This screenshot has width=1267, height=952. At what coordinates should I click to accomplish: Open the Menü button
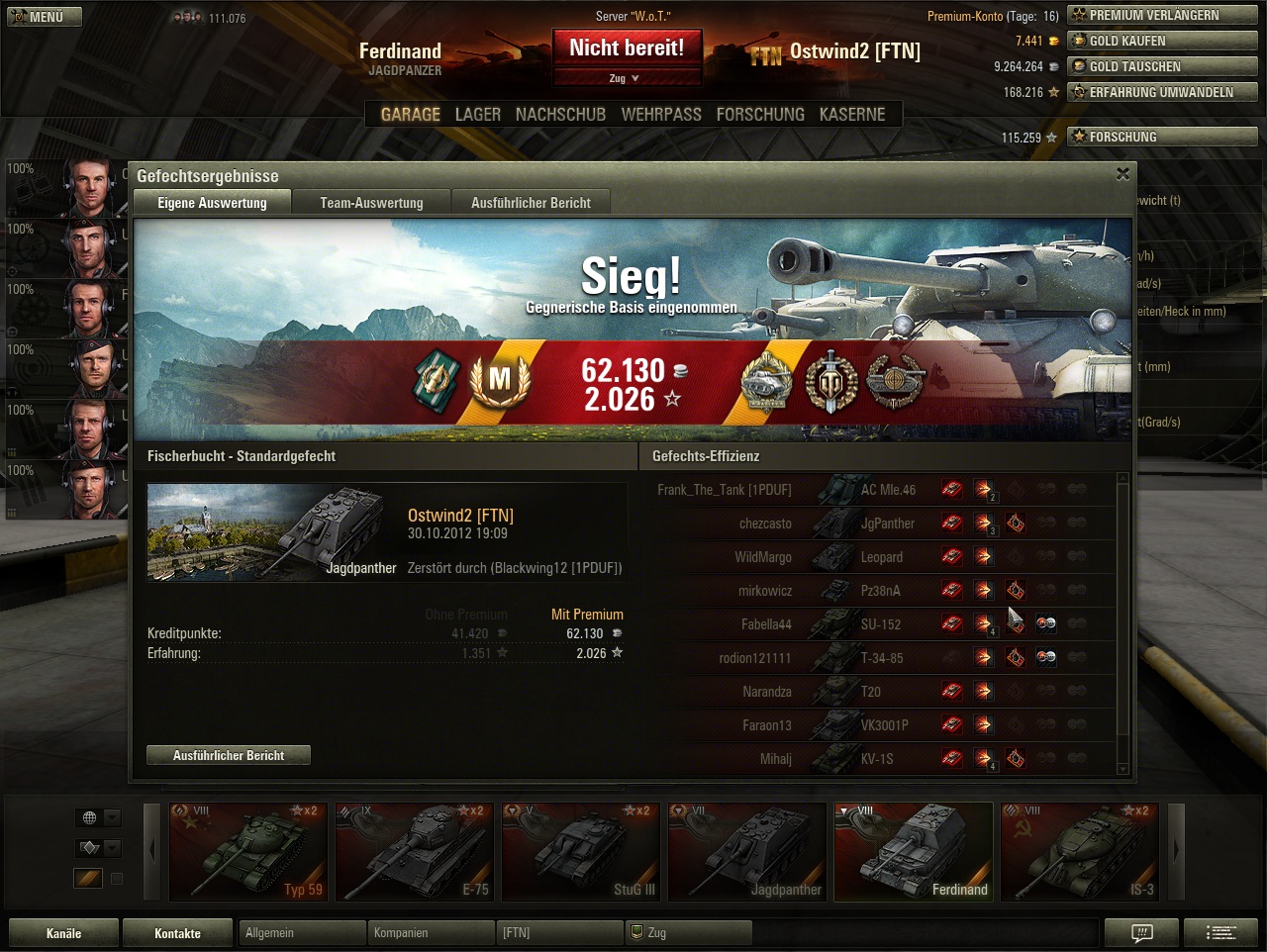click(45, 17)
